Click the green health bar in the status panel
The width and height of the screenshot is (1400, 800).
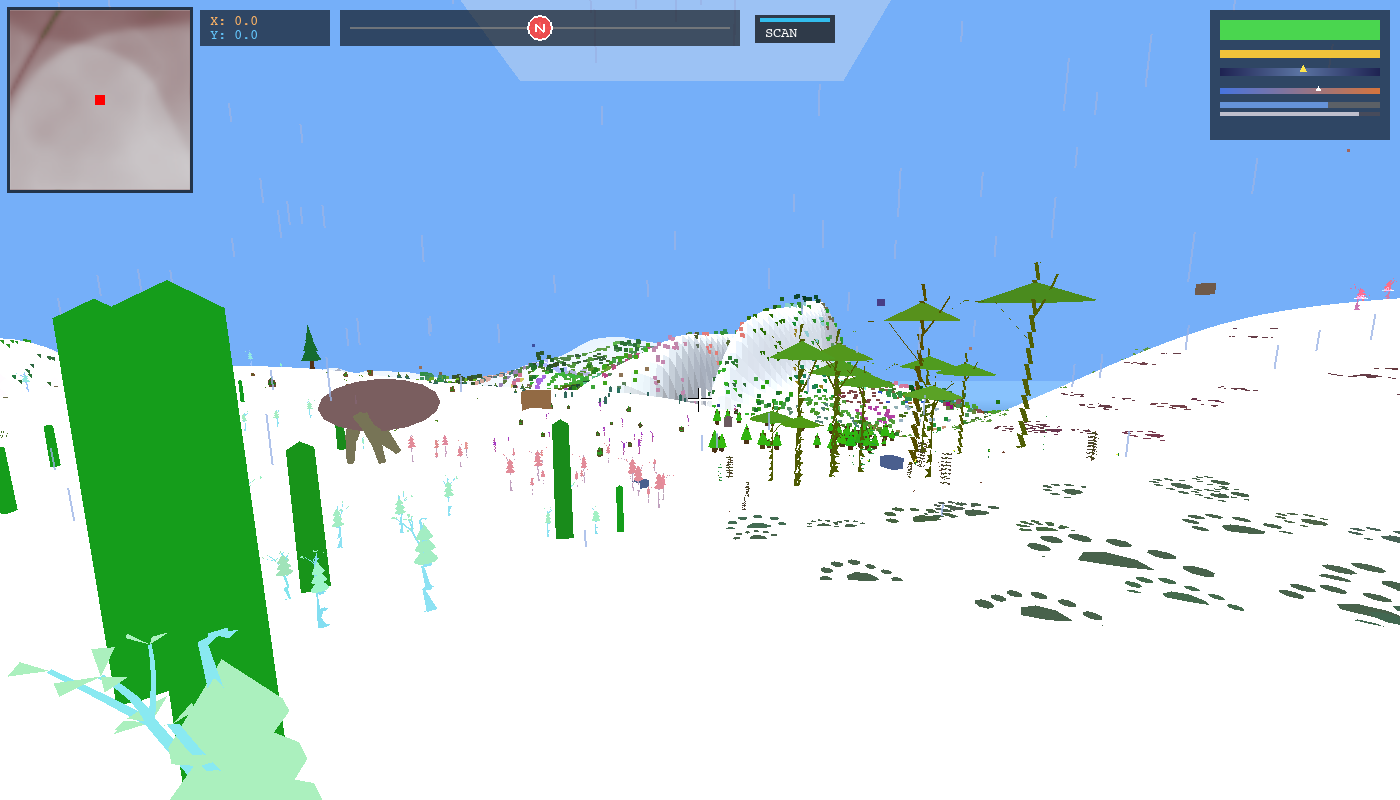click(x=1300, y=30)
